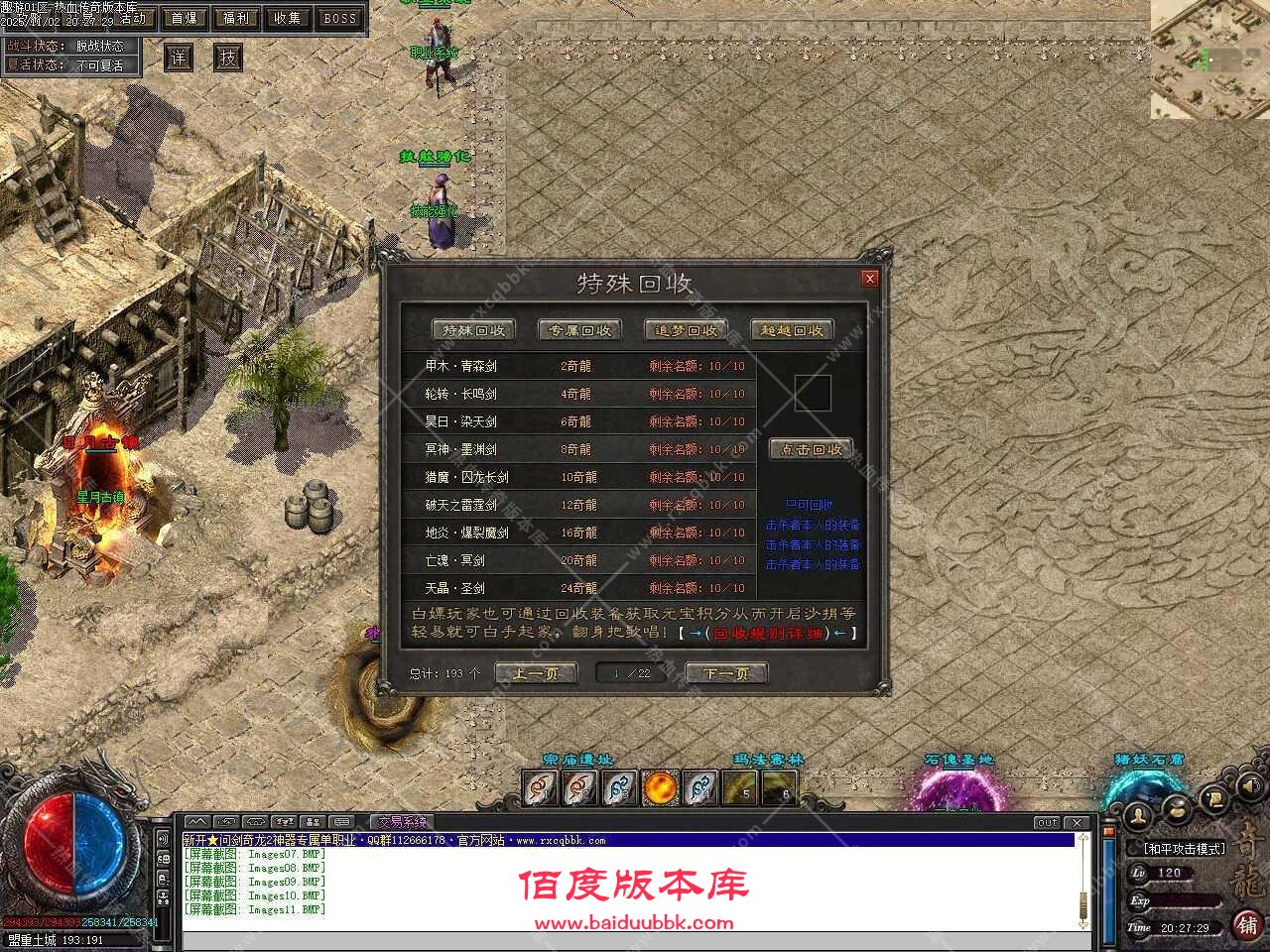Toggle the speaker sound icon near the minimap panel

(x=1250, y=784)
